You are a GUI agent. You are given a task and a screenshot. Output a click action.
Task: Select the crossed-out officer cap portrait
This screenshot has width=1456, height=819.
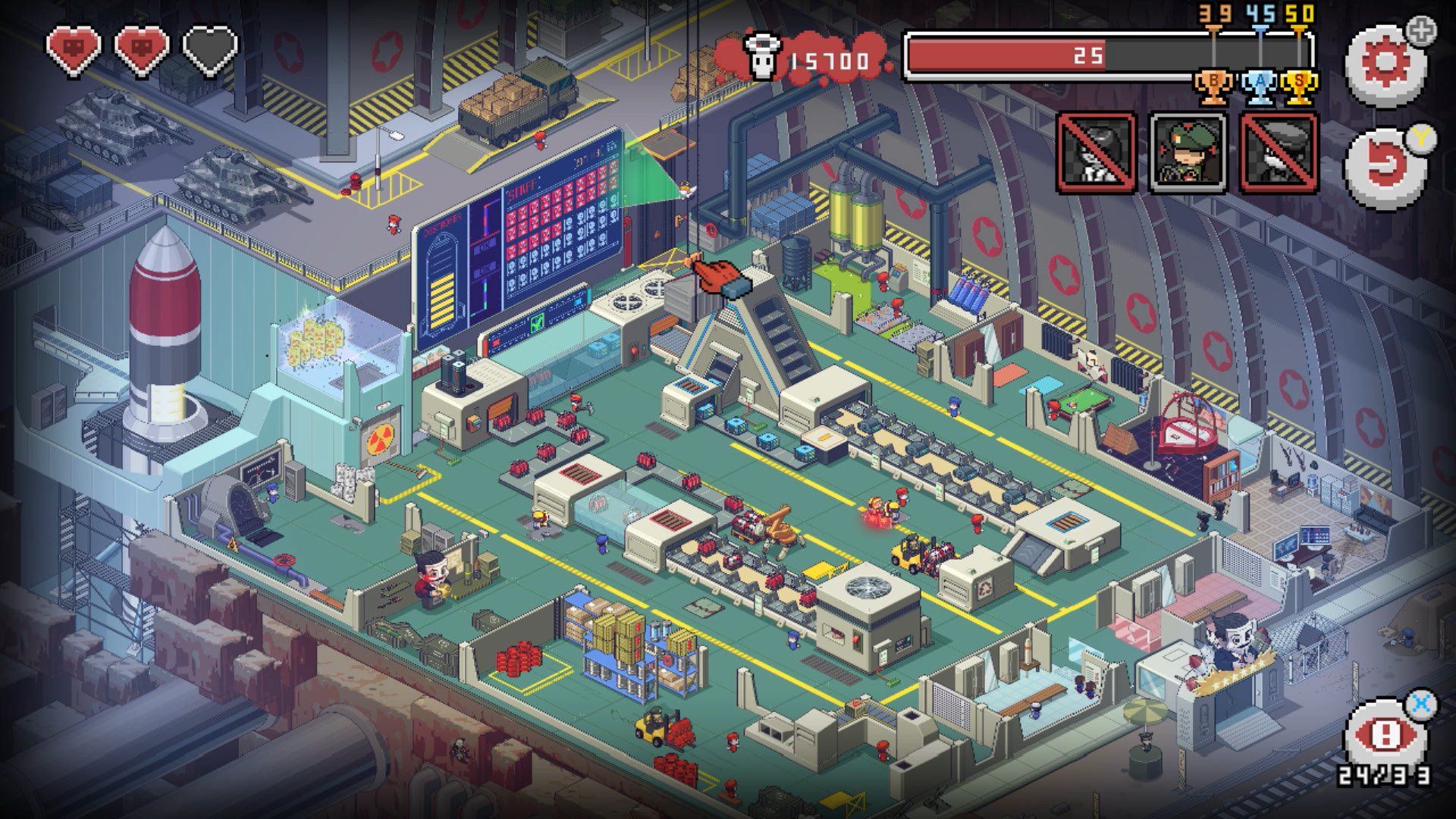tap(1279, 152)
